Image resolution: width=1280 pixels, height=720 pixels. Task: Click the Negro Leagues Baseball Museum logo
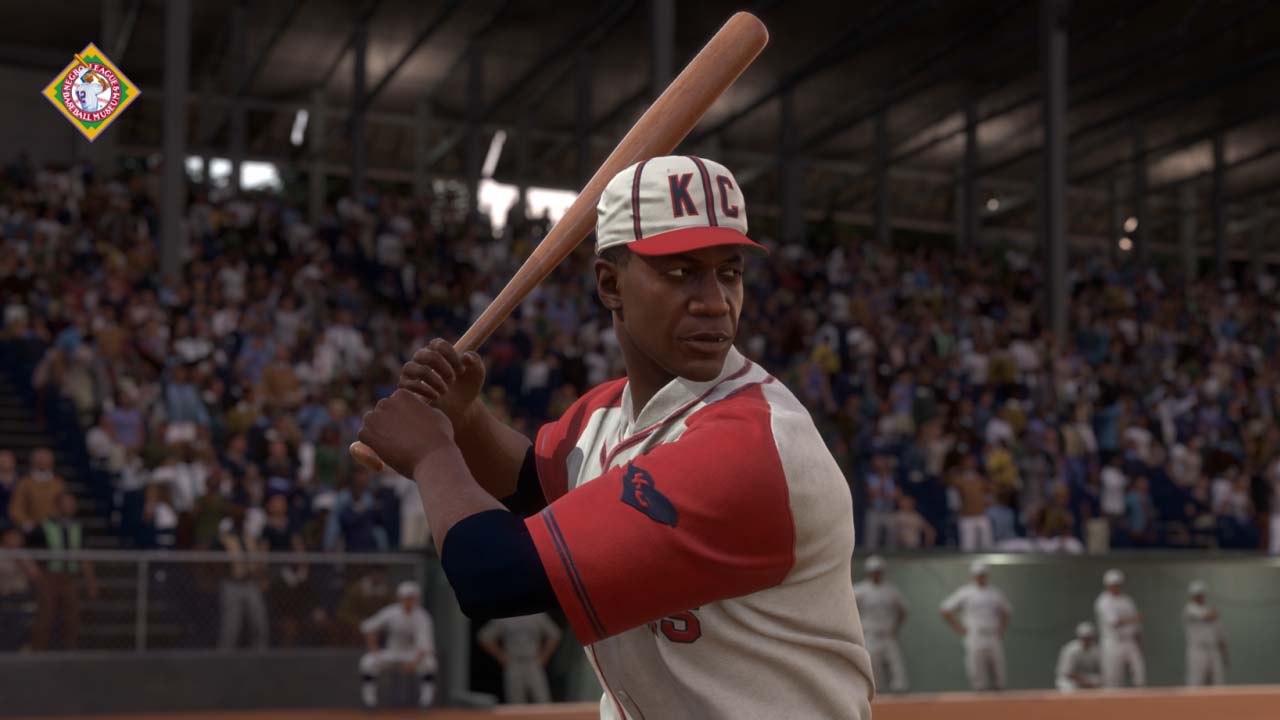pyautogui.click(x=91, y=91)
